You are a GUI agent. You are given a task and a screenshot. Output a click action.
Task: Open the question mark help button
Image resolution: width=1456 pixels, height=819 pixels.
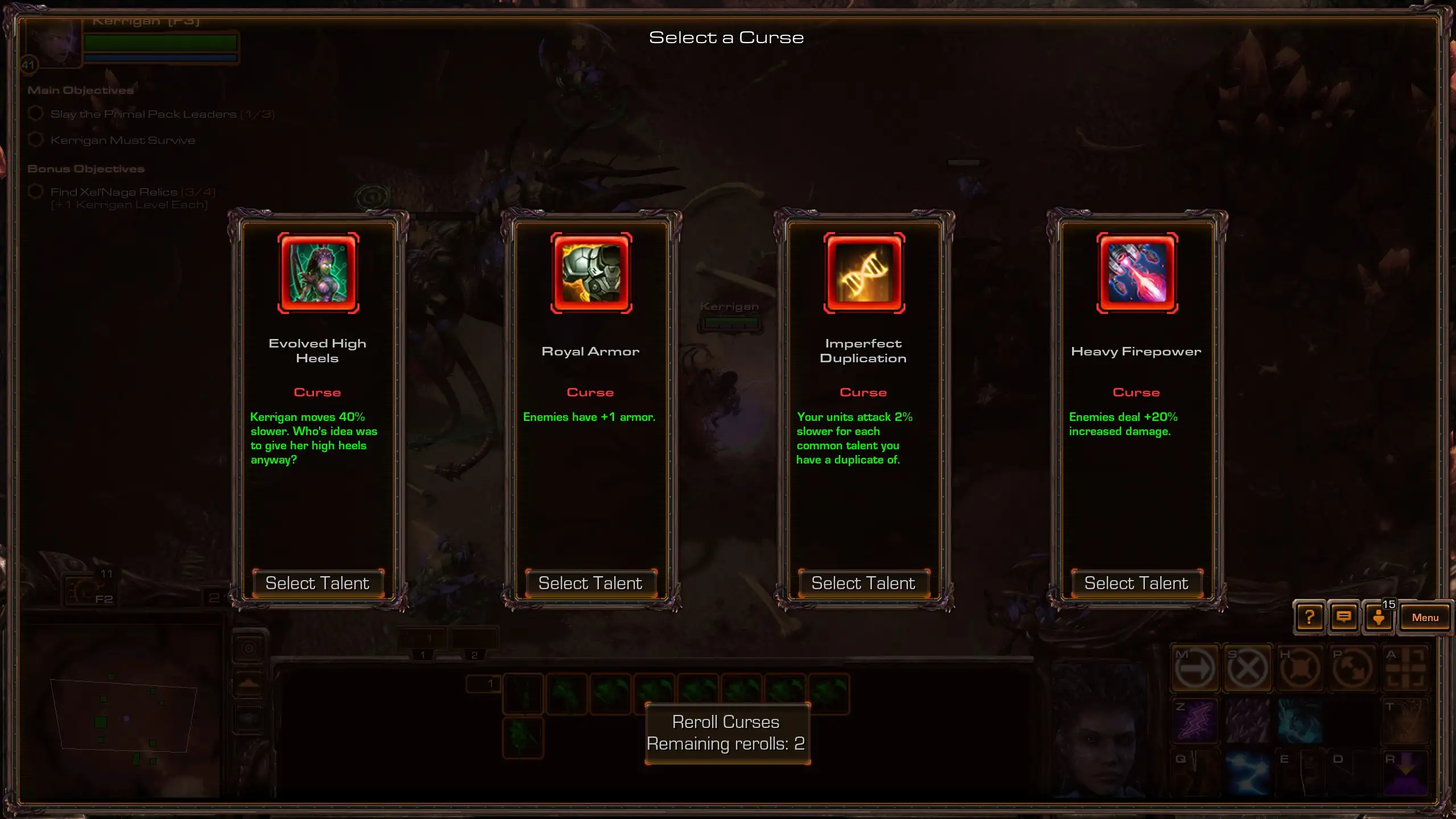point(1309,617)
